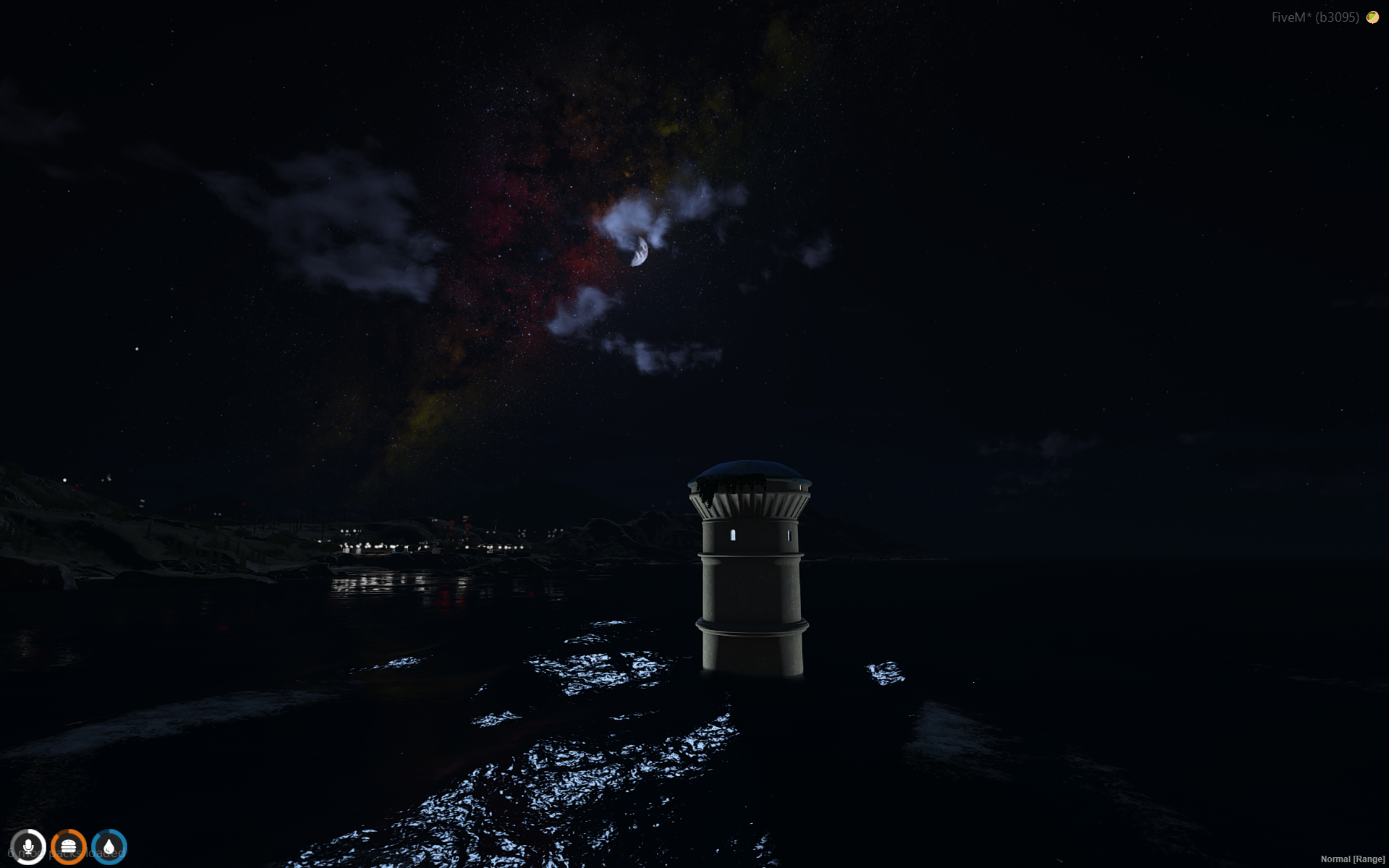Click the water droplet thirst icon

[109, 846]
